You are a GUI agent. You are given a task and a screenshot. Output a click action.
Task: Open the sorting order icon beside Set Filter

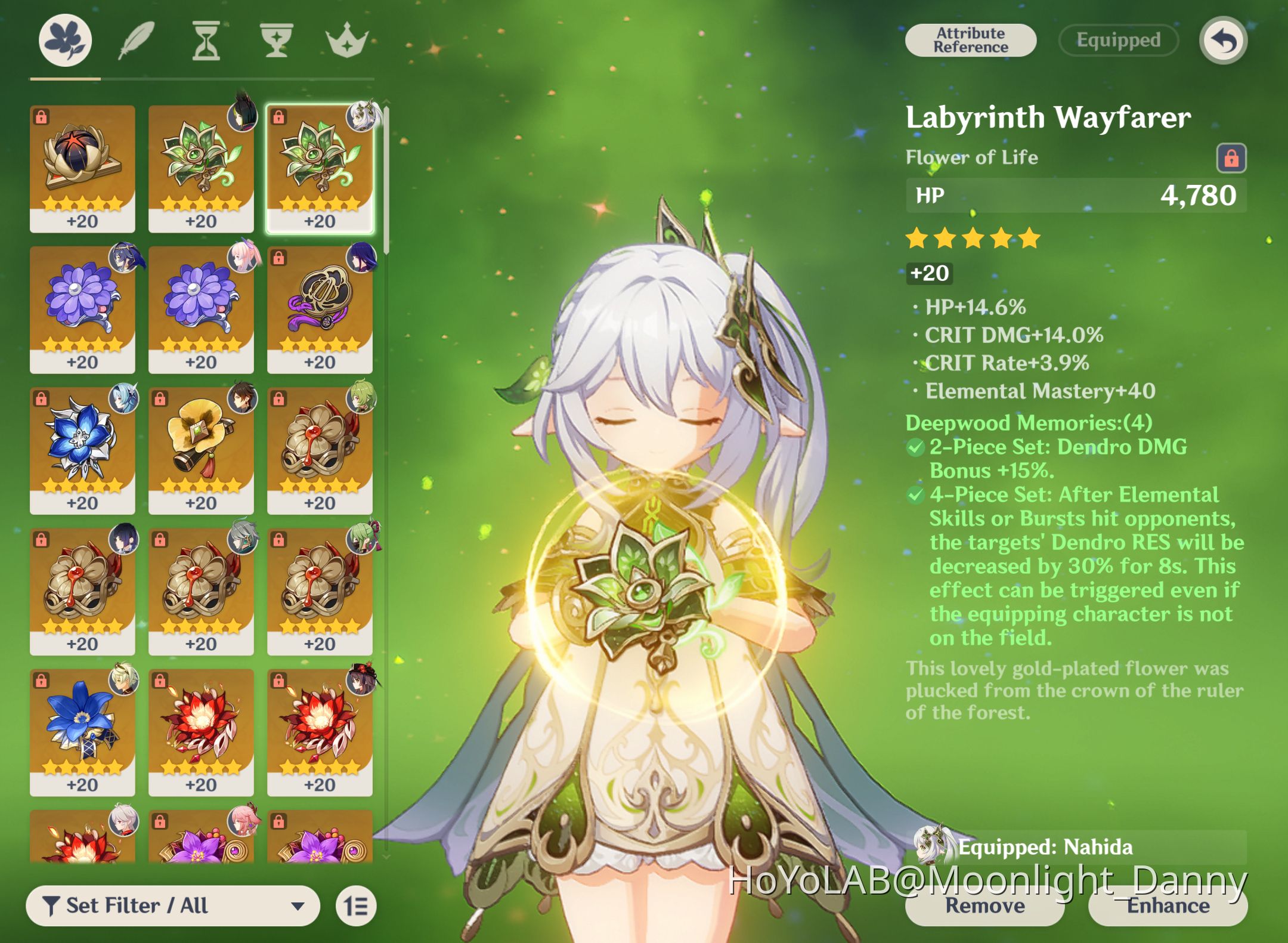point(355,905)
